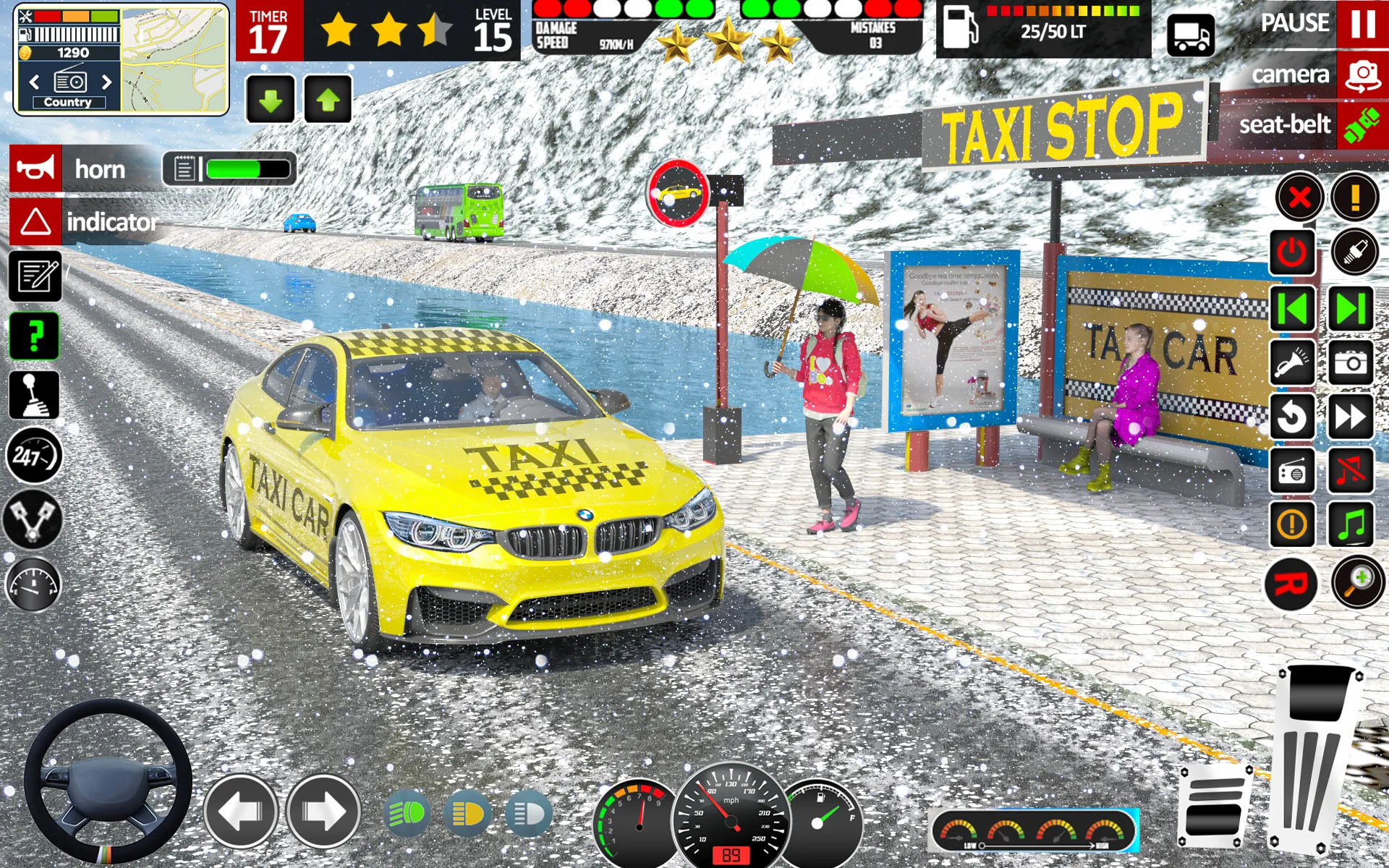Step on the brake pedal
The width and height of the screenshot is (1389, 868).
(x=1215, y=806)
